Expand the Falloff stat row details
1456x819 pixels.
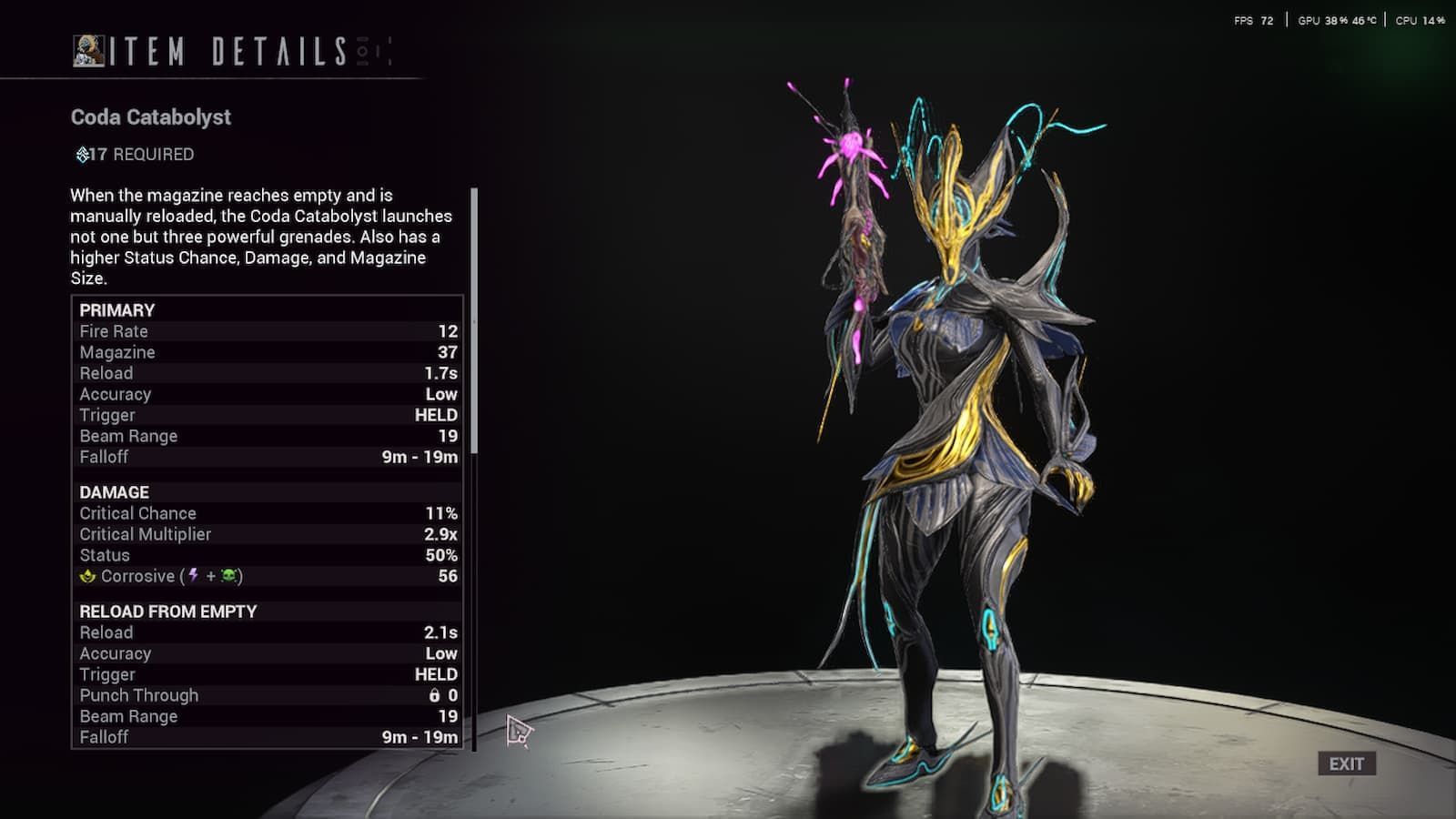coord(264,457)
